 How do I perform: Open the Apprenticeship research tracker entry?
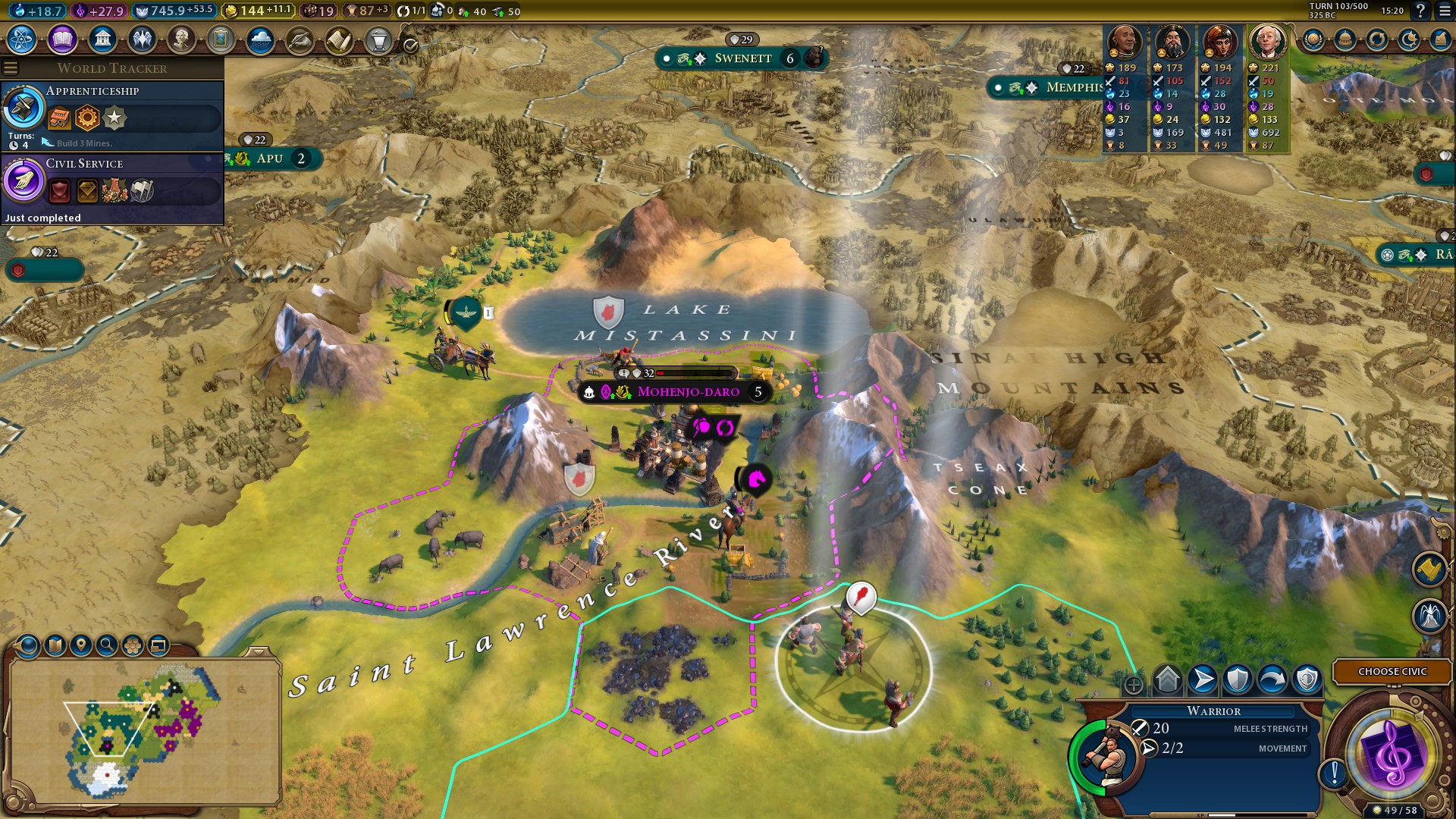point(112,115)
